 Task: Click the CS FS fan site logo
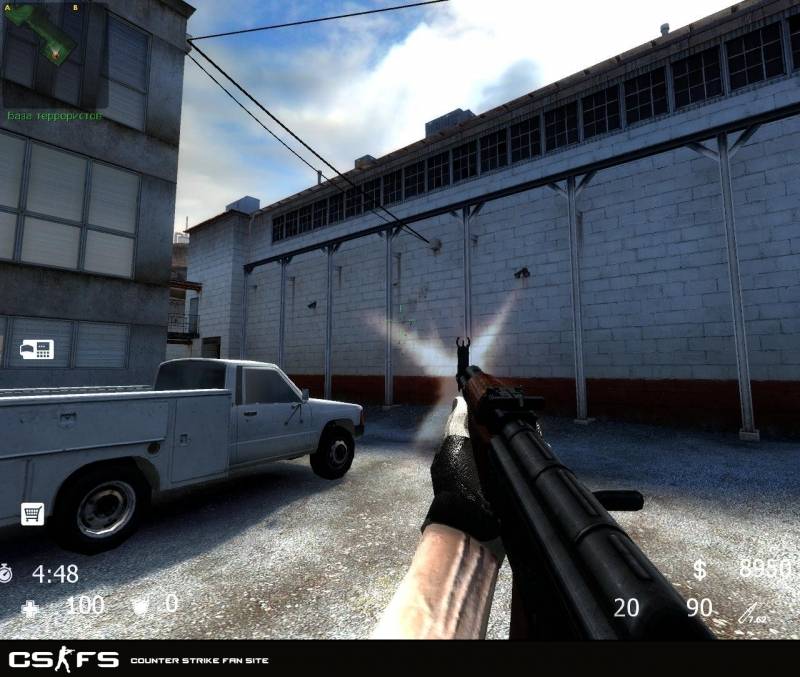tap(64, 659)
